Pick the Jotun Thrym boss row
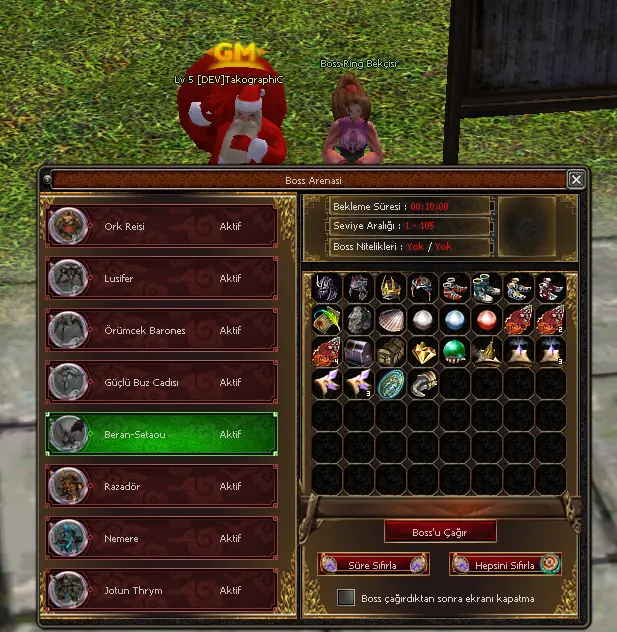This screenshot has height=632, width=617. pos(161,591)
